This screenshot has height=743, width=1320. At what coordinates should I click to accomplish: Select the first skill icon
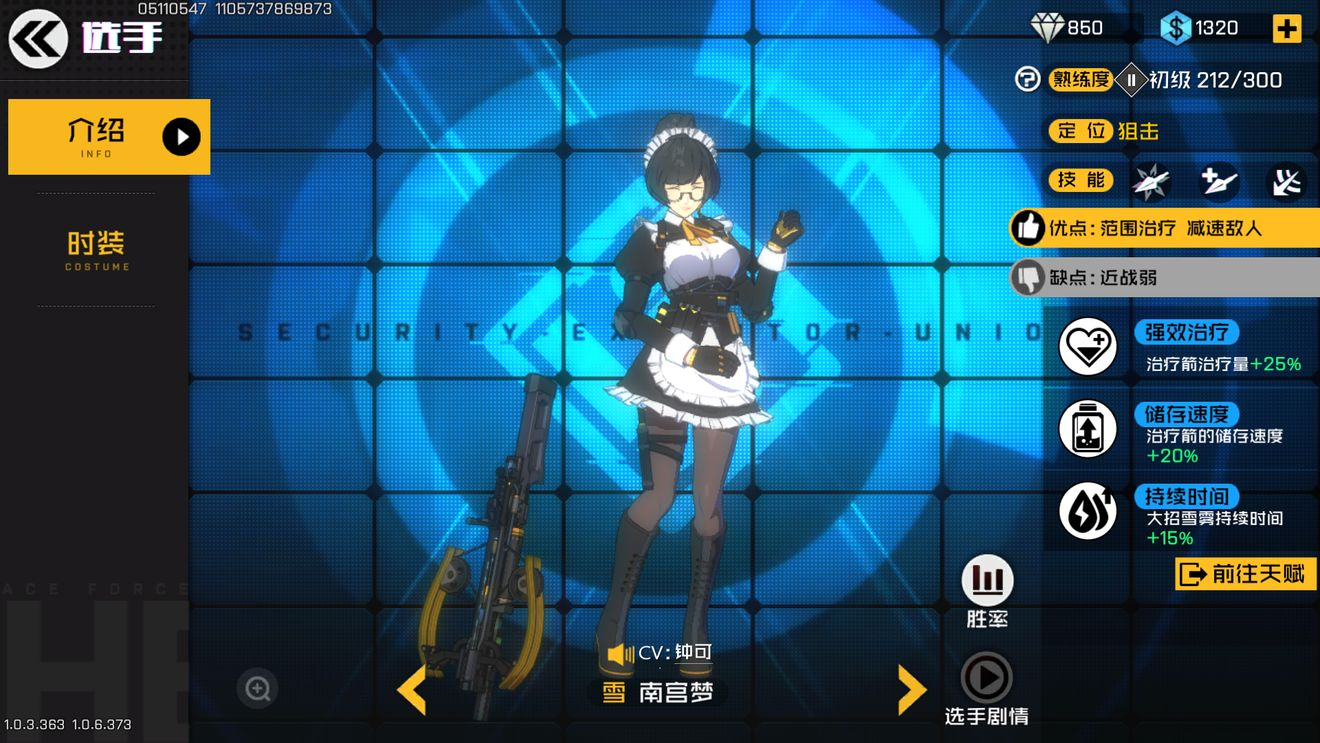click(x=1150, y=181)
